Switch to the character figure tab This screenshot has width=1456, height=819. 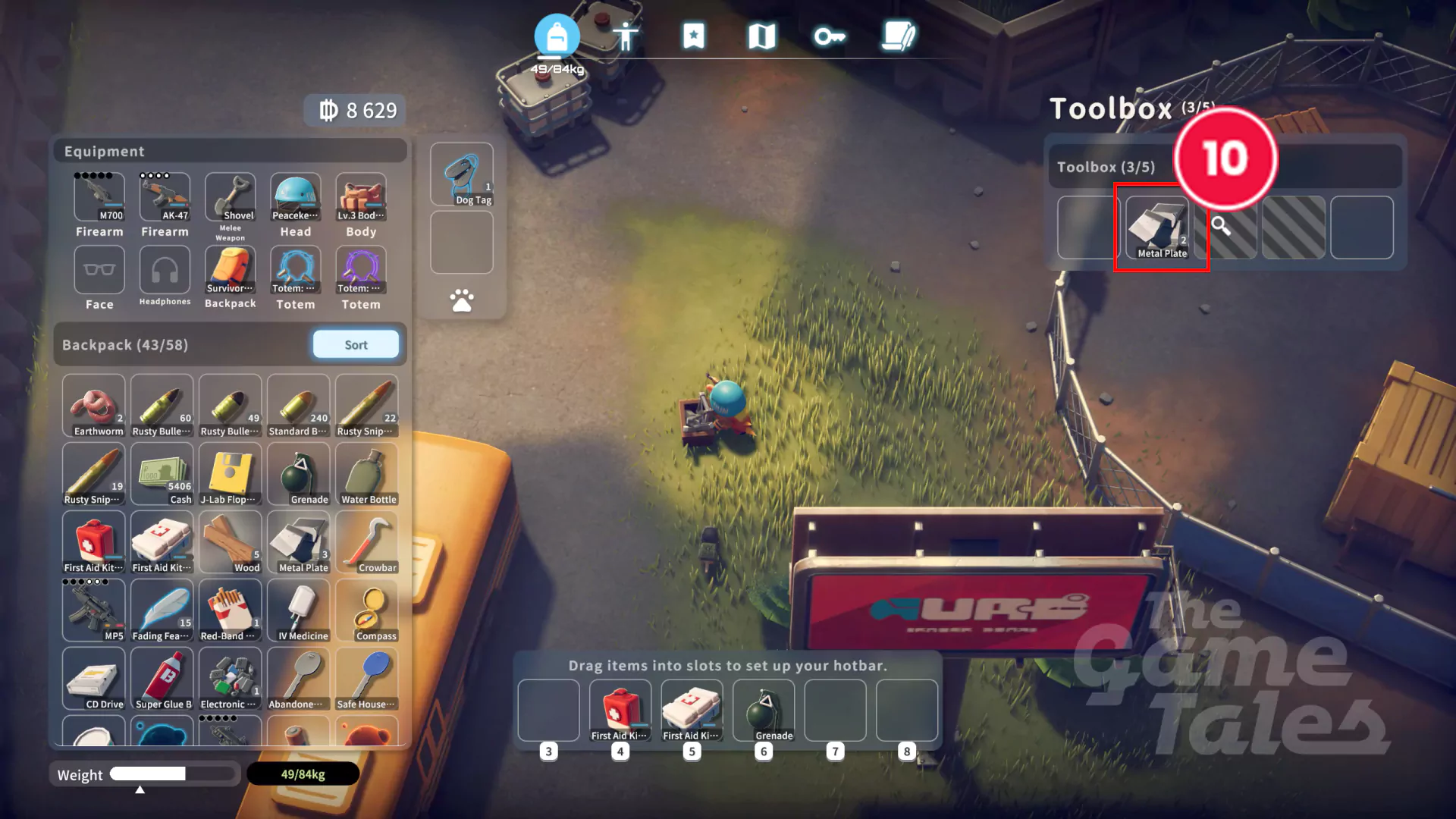tap(626, 36)
